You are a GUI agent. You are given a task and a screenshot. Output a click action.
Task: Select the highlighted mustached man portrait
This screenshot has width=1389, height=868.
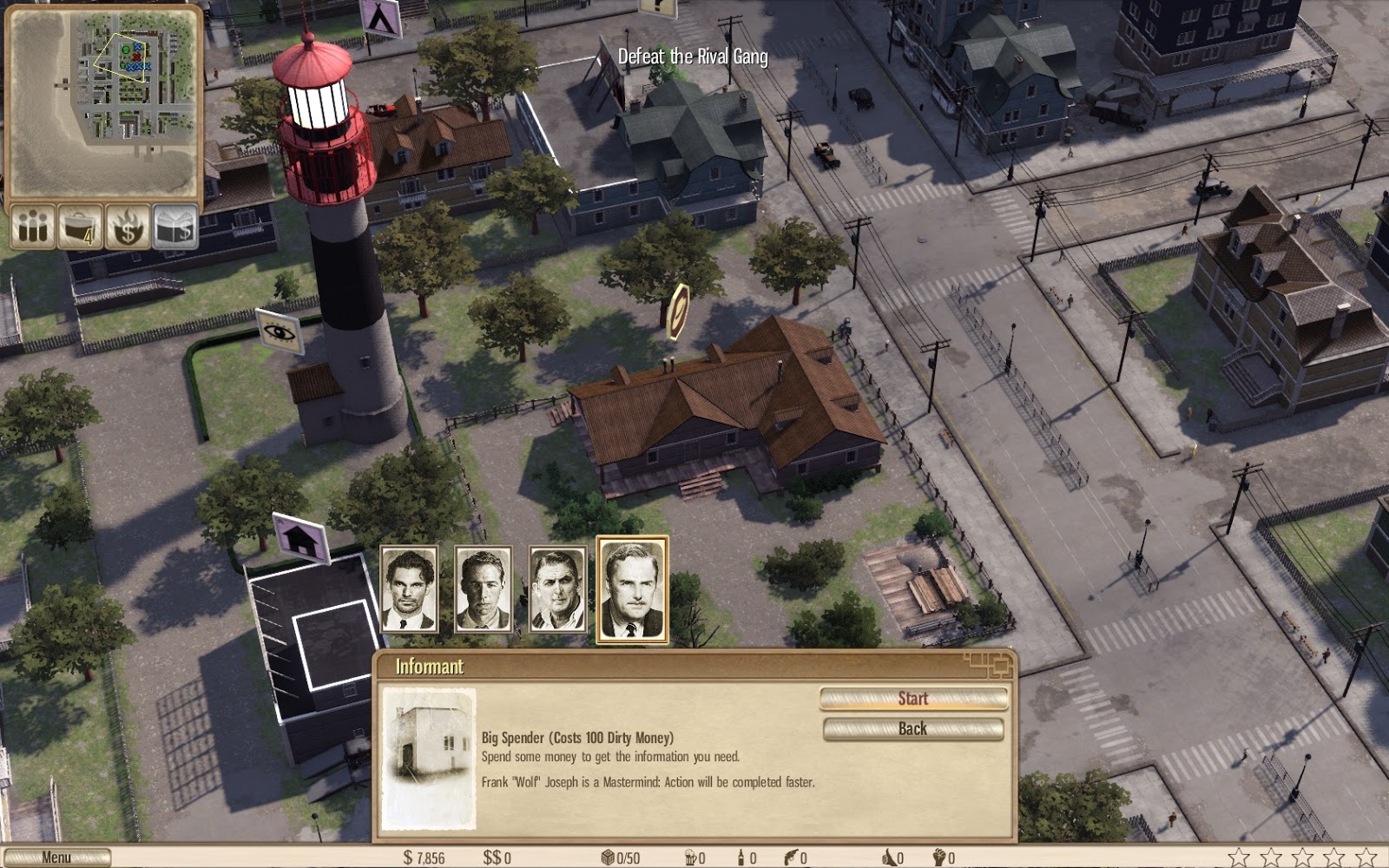(x=633, y=590)
